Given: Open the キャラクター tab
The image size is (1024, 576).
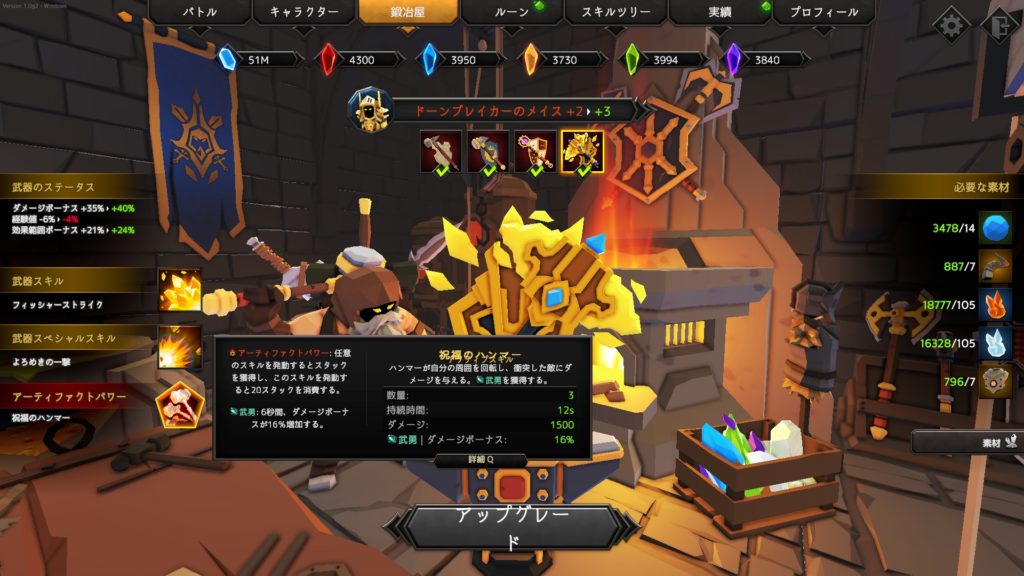Looking at the screenshot, I should (x=303, y=13).
